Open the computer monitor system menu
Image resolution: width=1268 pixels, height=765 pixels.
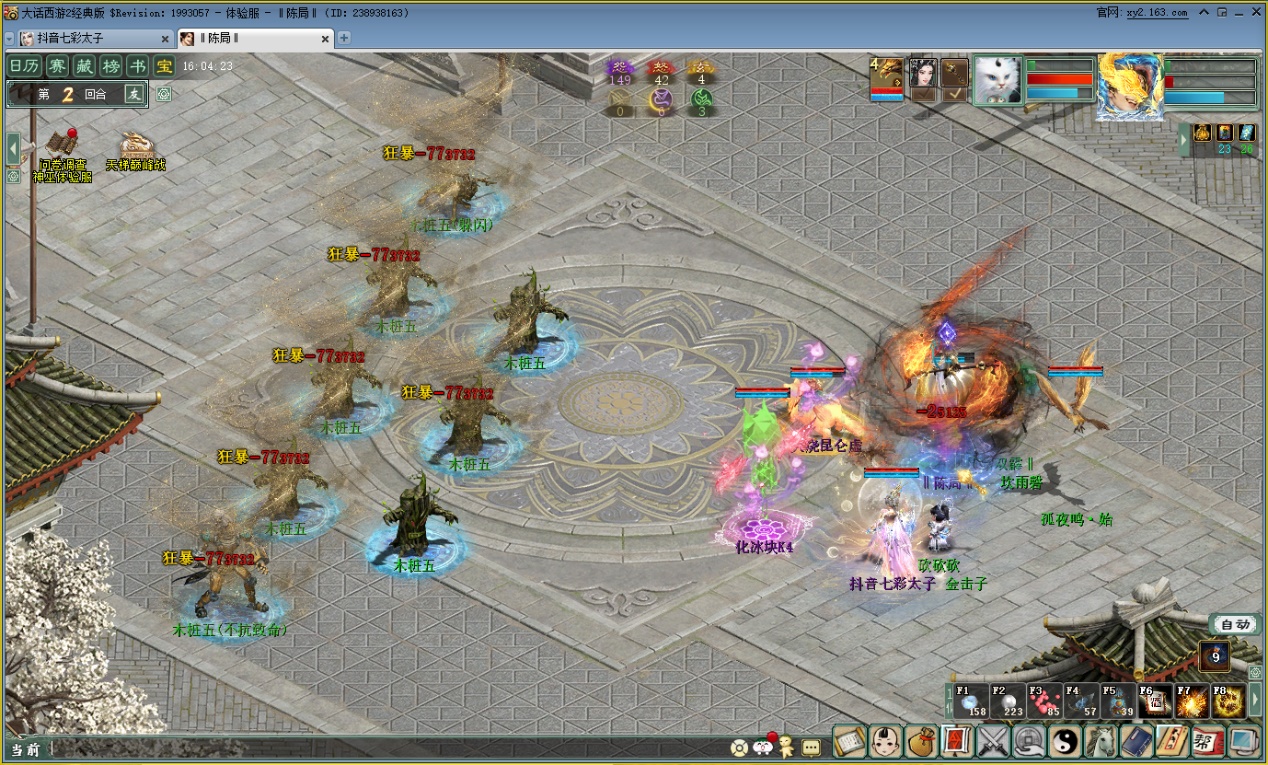click(1243, 741)
